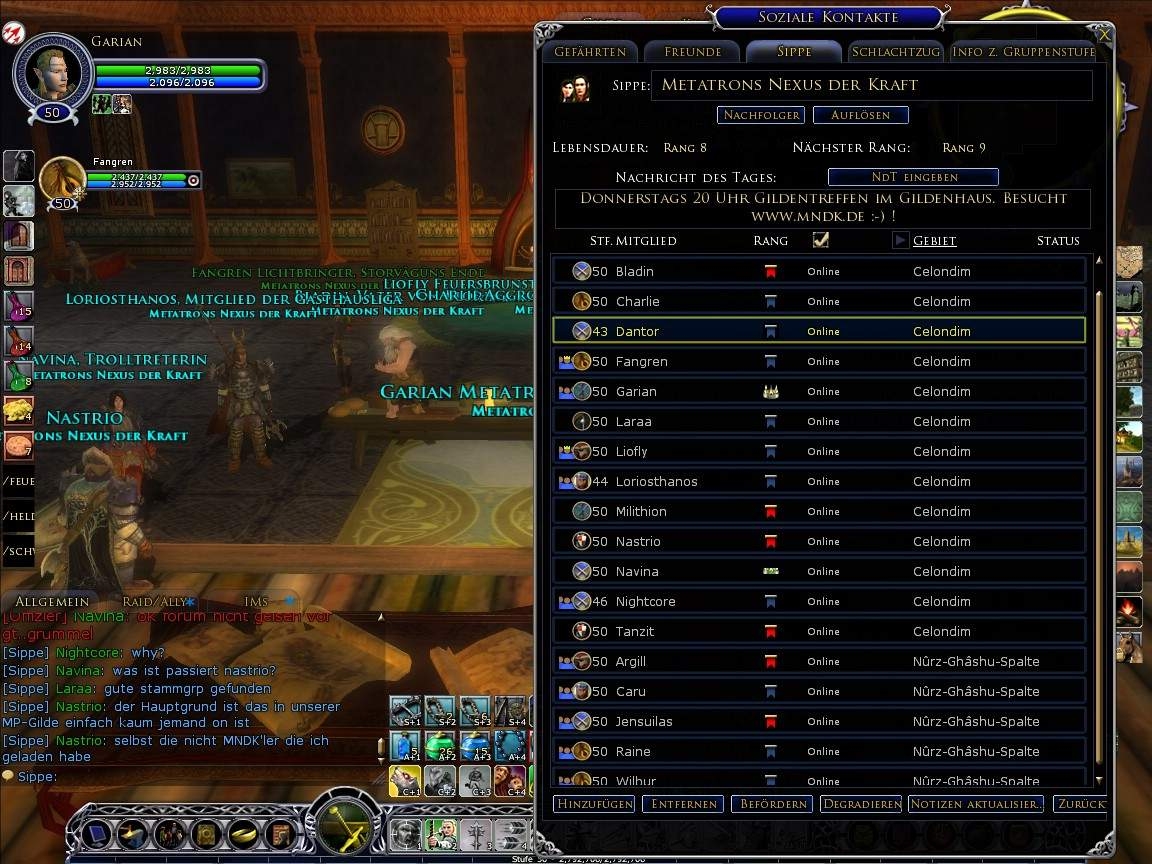Show the Info z. Gruppenstufe tab
The width and height of the screenshot is (1152, 864).
point(1023,52)
